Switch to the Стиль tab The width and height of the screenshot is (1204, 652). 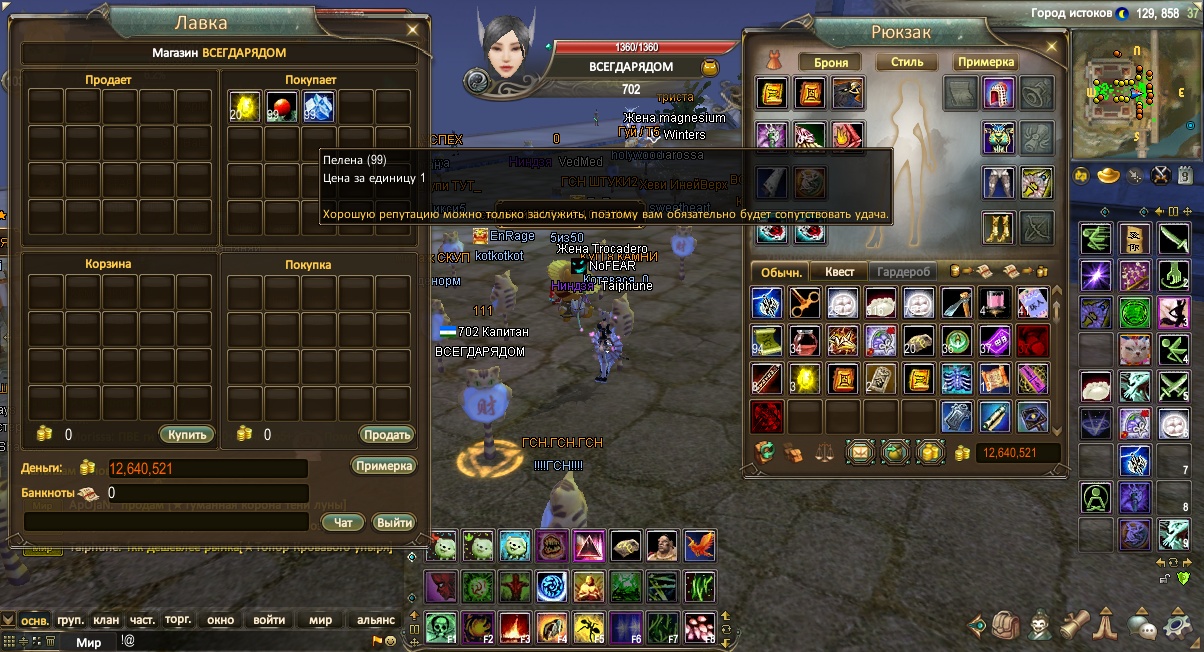[907, 62]
